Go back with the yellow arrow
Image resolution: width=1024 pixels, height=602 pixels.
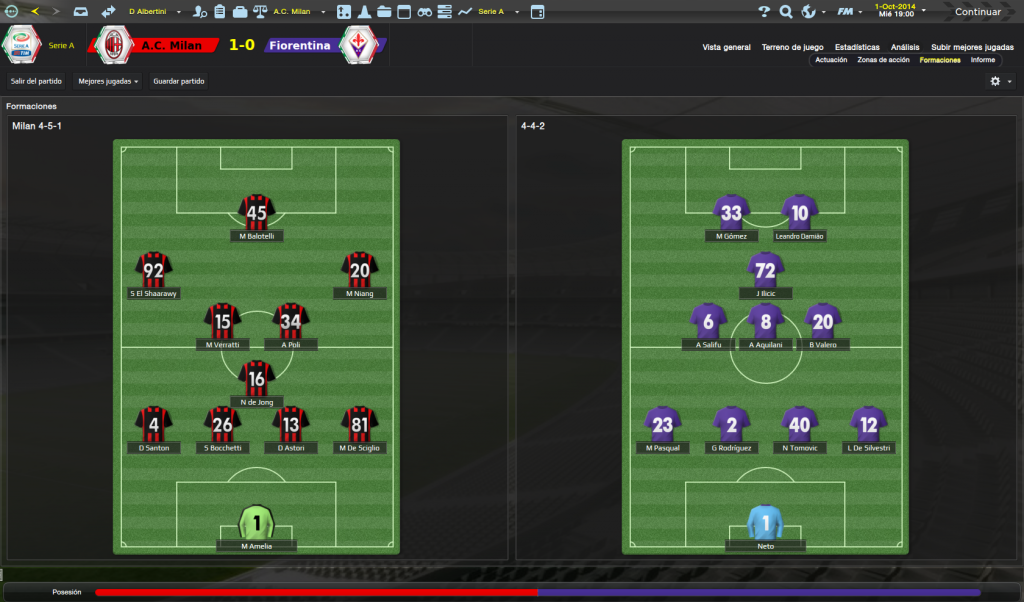pos(36,12)
